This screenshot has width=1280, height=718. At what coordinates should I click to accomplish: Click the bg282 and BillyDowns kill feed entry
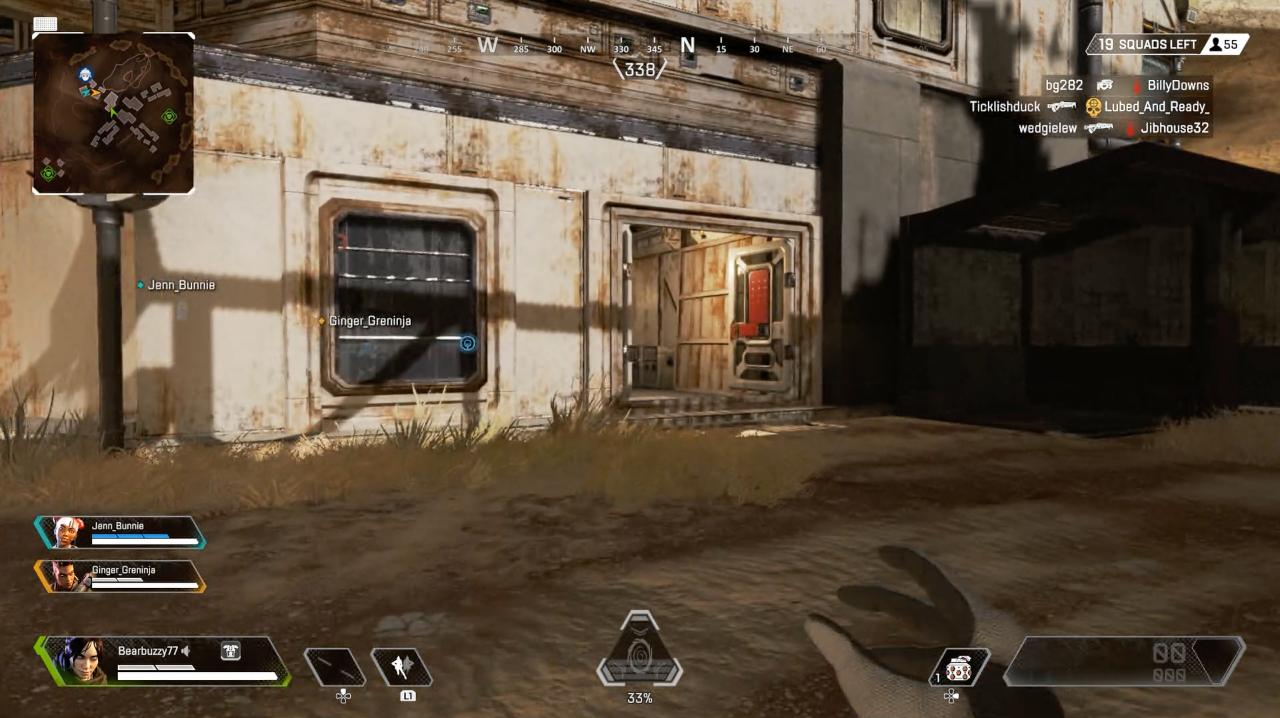1127,86
